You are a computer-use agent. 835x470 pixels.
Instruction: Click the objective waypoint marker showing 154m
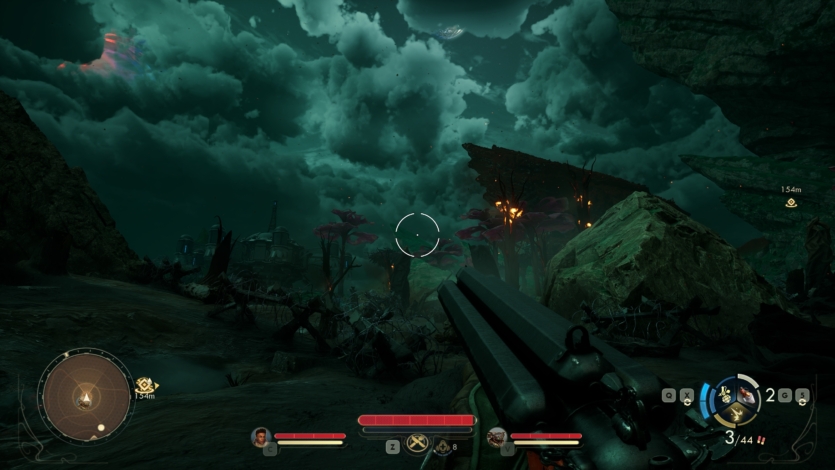click(791, 202)
